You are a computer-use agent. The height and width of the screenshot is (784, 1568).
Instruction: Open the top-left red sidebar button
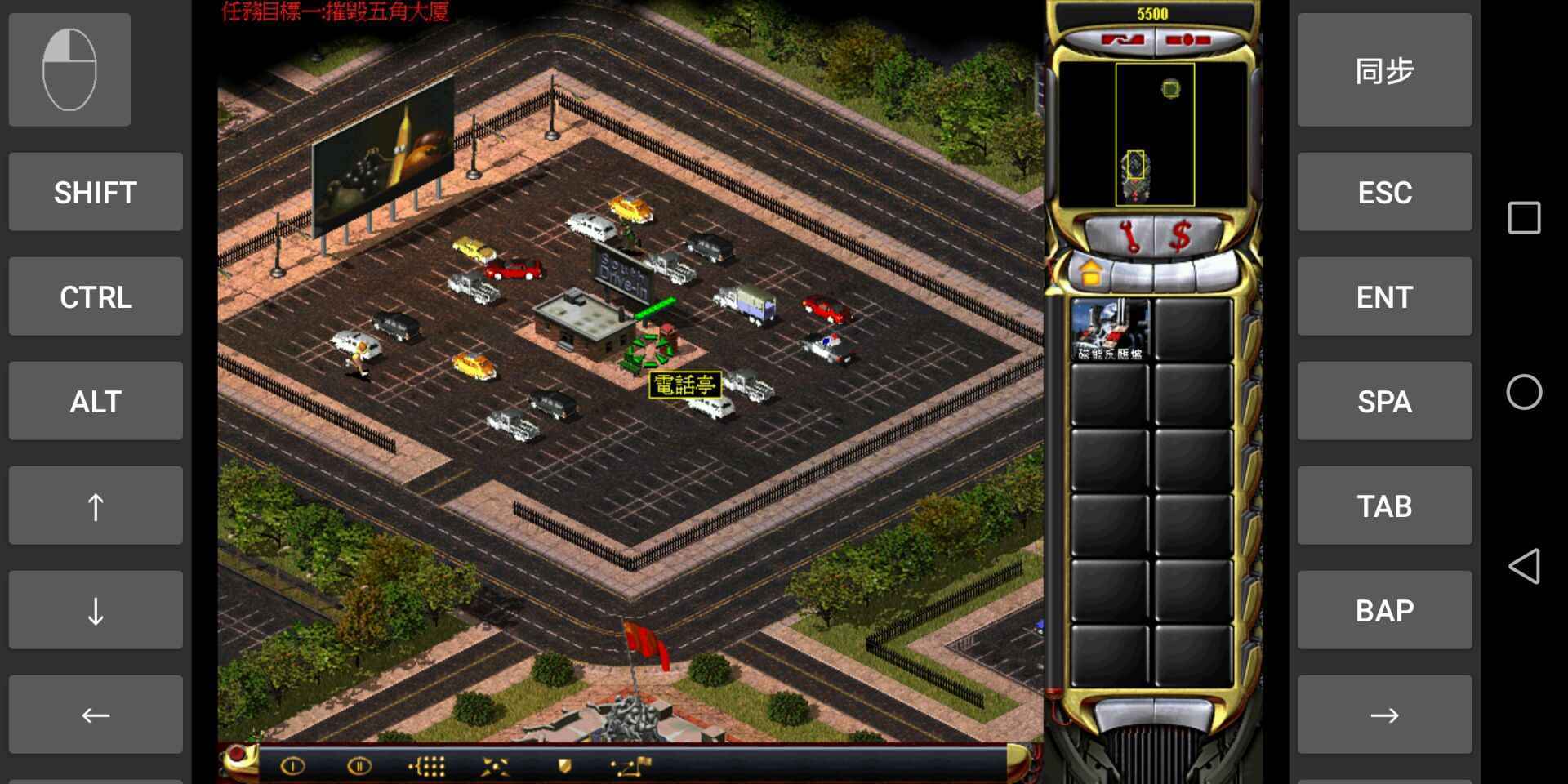[1123, 40]
